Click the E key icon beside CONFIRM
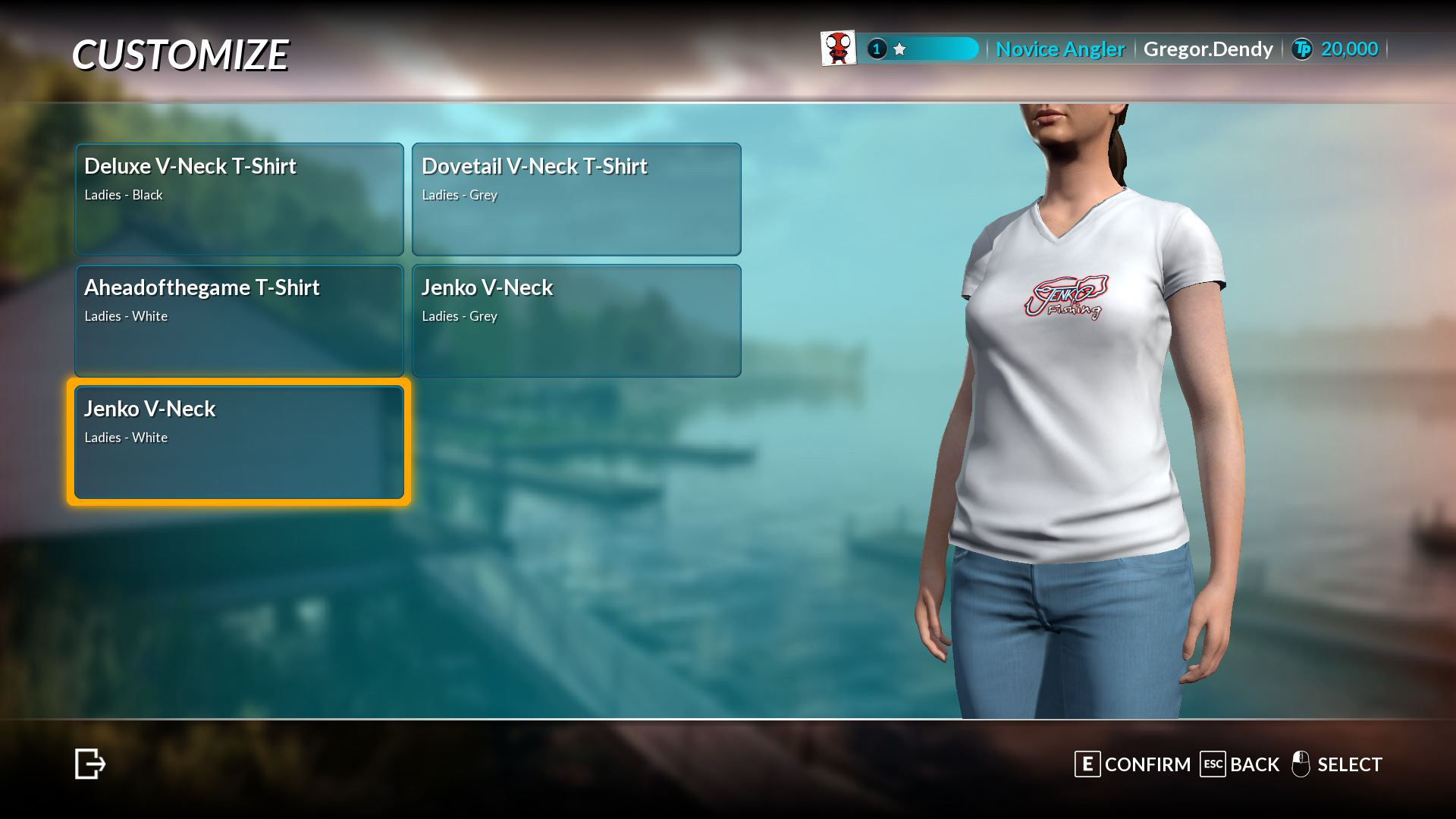The height and width of the screenshot is (819, 1456). coord(1087,764)
